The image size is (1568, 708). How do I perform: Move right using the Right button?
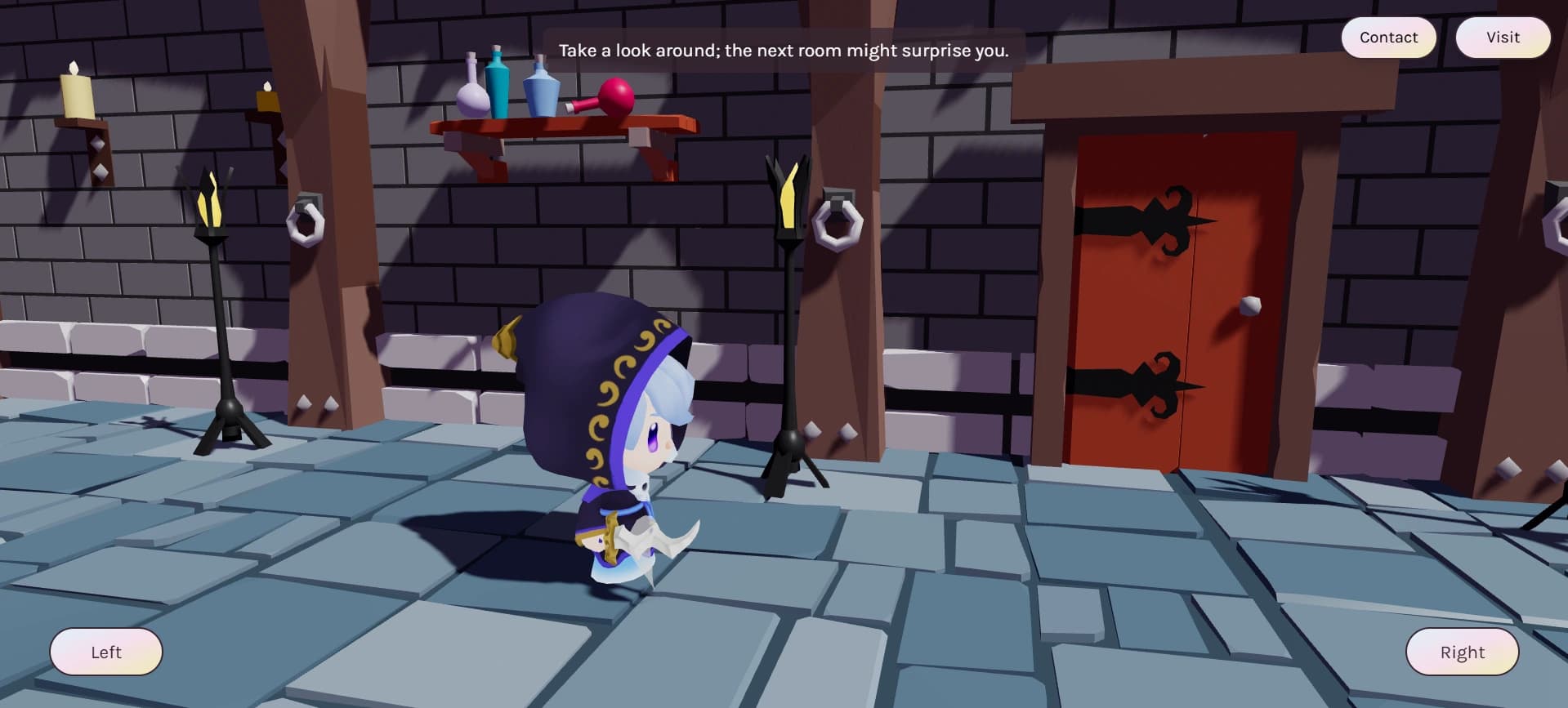pos(1462,652)
